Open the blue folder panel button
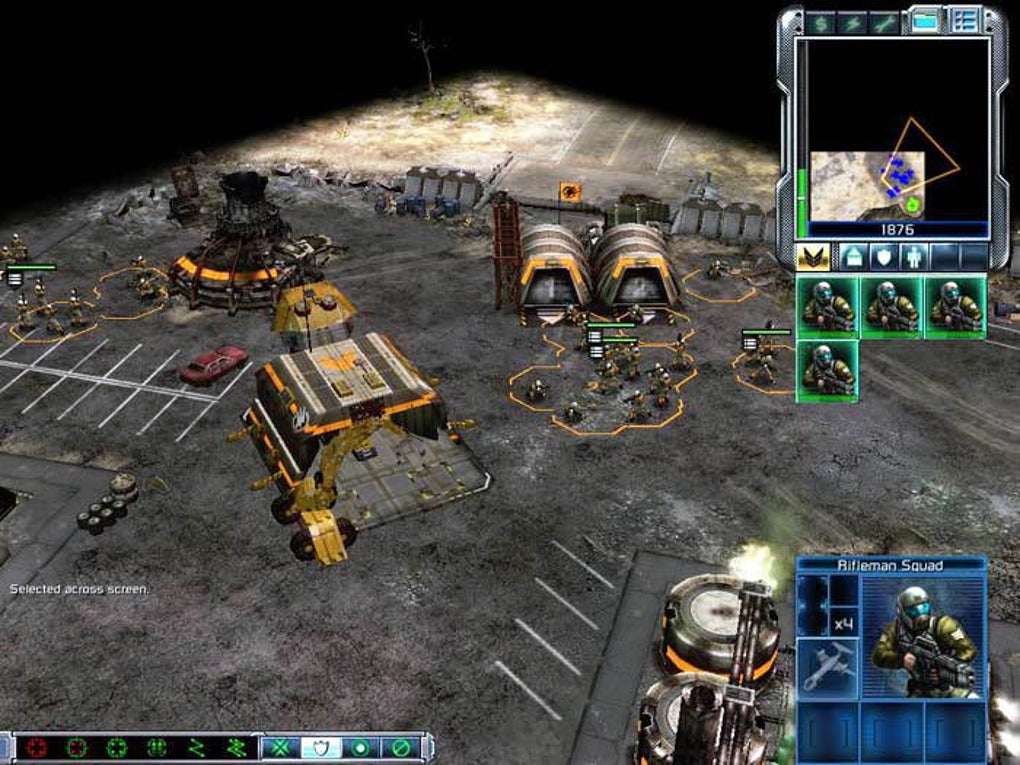 [926, 20]
